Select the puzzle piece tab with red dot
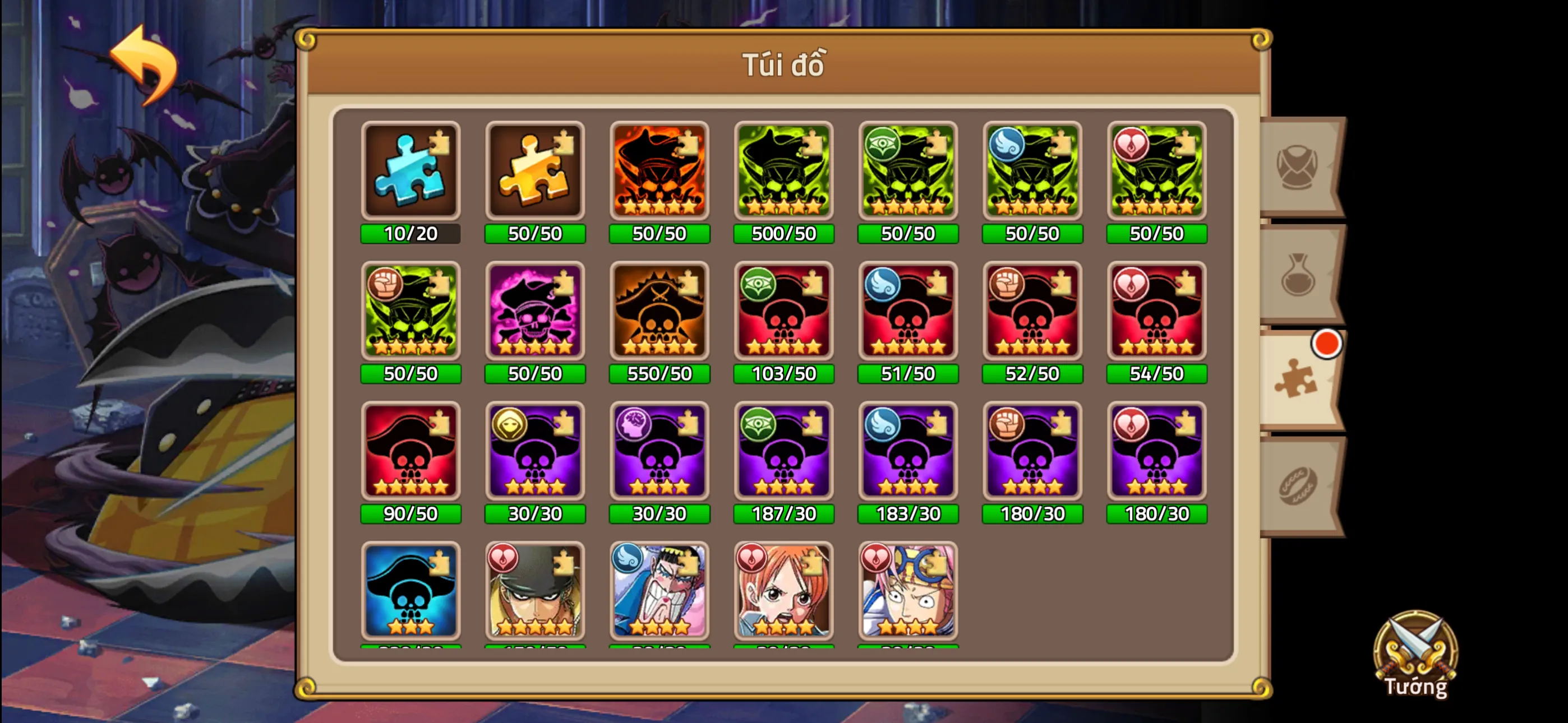The width and height of the screenshot is (1568, 723). 1297,383
